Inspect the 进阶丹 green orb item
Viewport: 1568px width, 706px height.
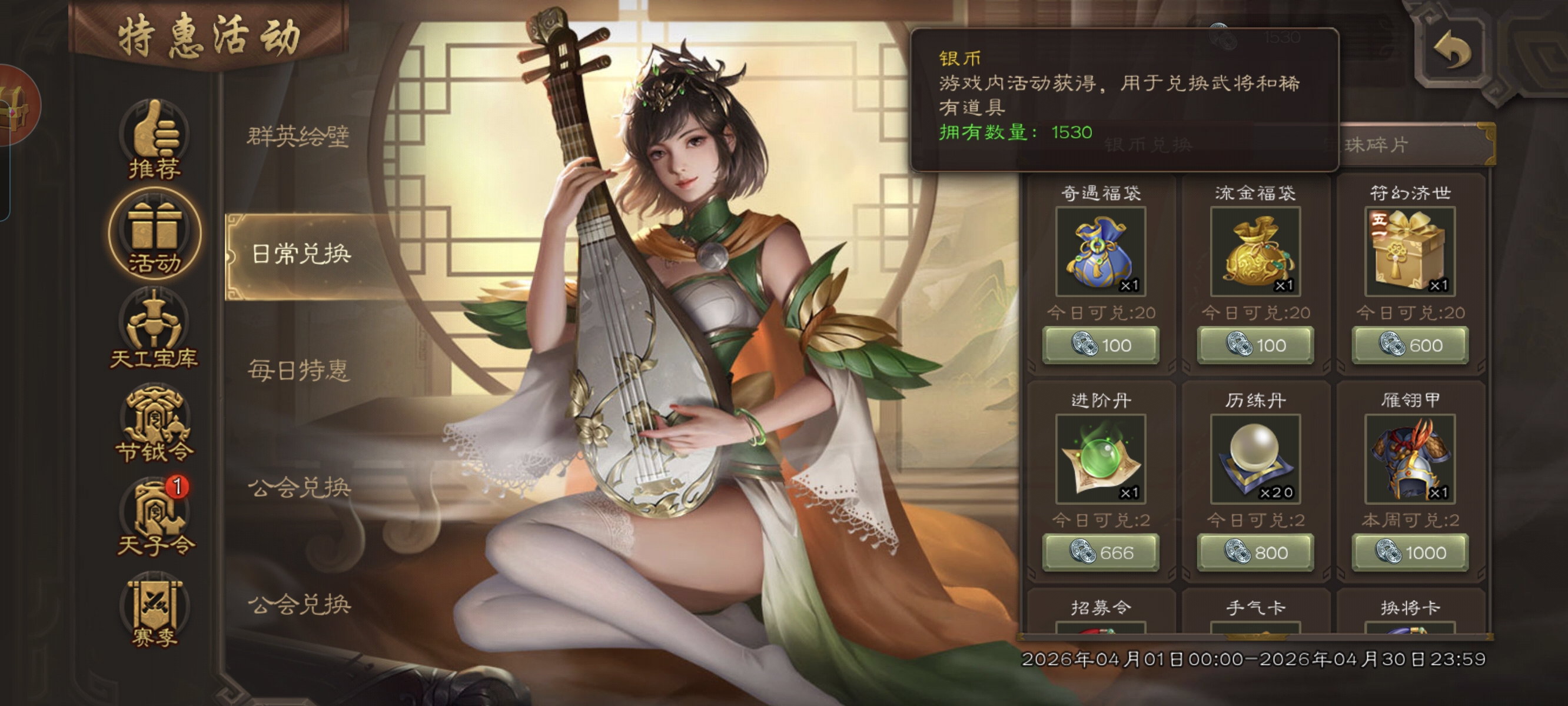click(x=1101, y=459)
